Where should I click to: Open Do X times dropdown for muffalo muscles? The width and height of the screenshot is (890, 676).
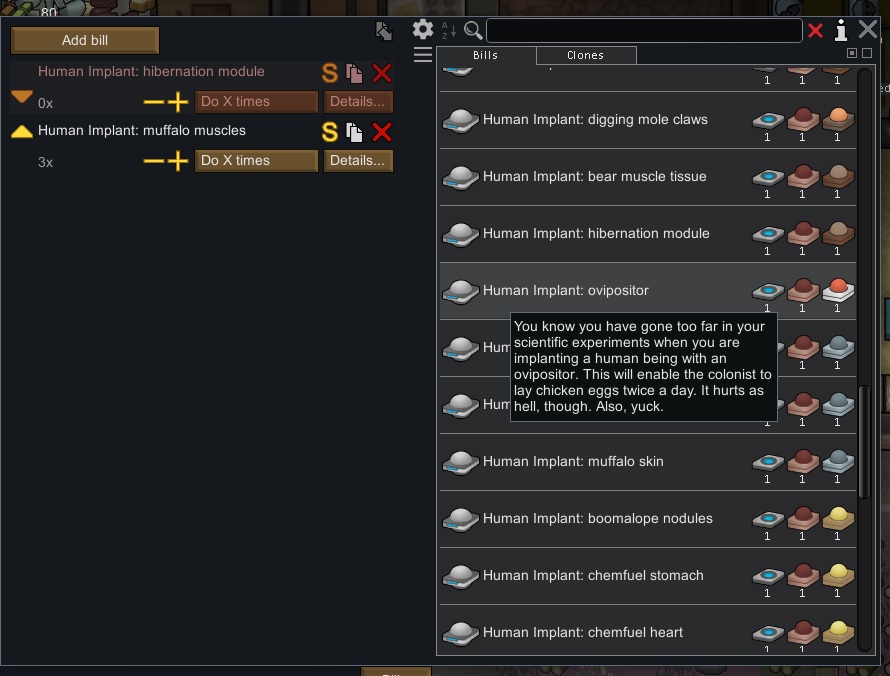(x=256, y=161)
